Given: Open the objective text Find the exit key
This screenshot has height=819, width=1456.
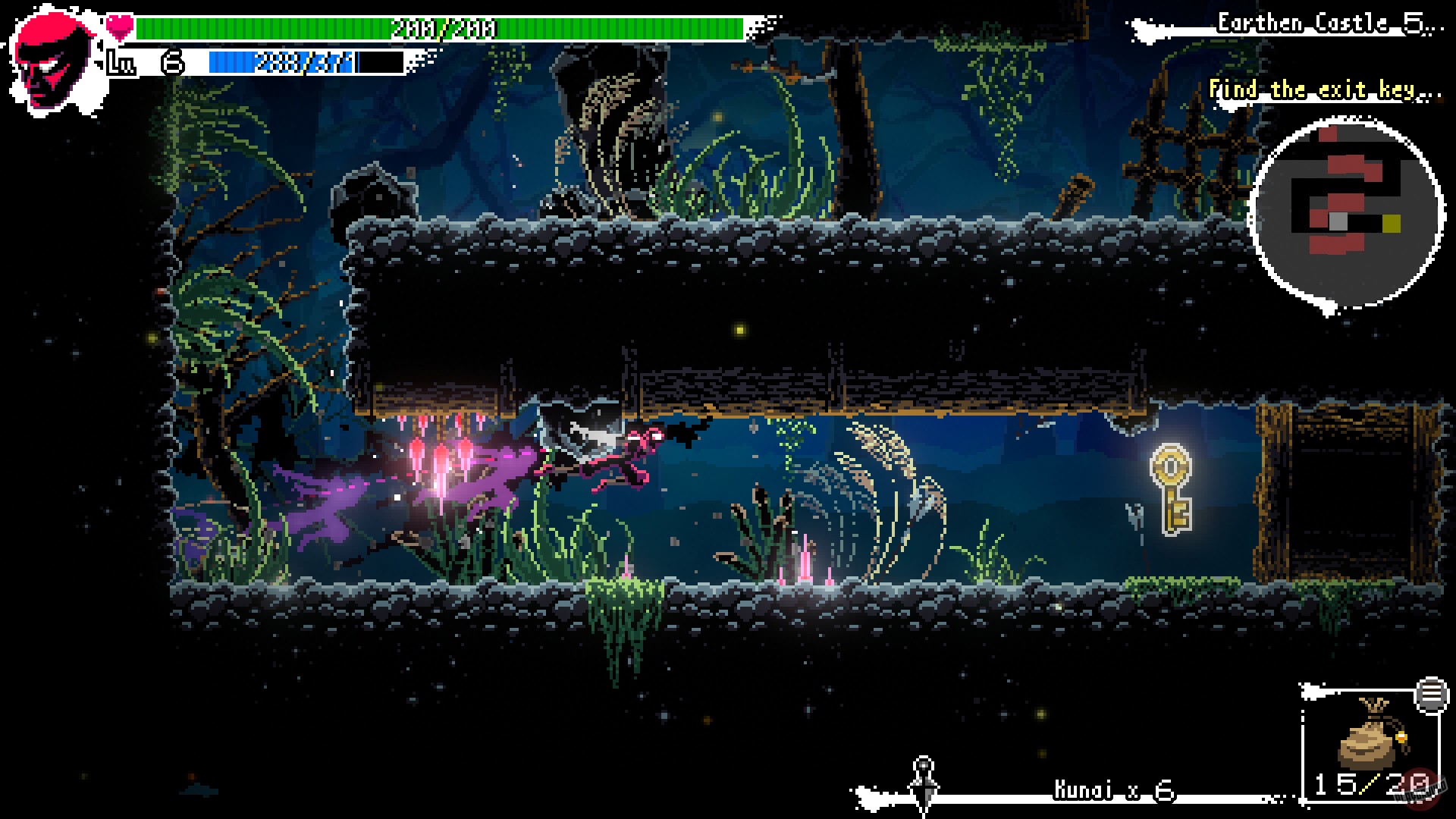Looking at the screenshot, I should [1327, 89].
